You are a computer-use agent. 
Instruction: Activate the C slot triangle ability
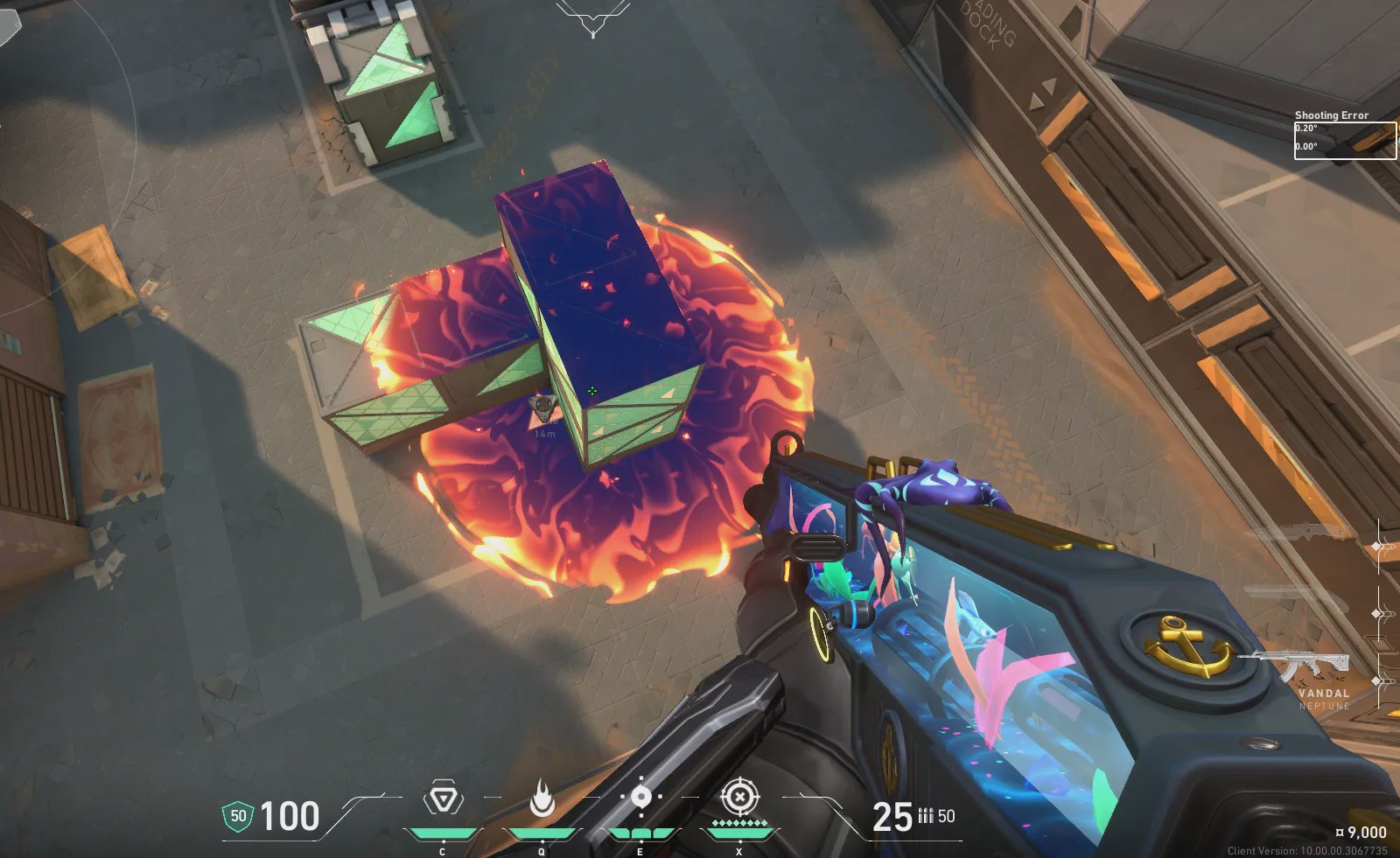coord(443,800)
